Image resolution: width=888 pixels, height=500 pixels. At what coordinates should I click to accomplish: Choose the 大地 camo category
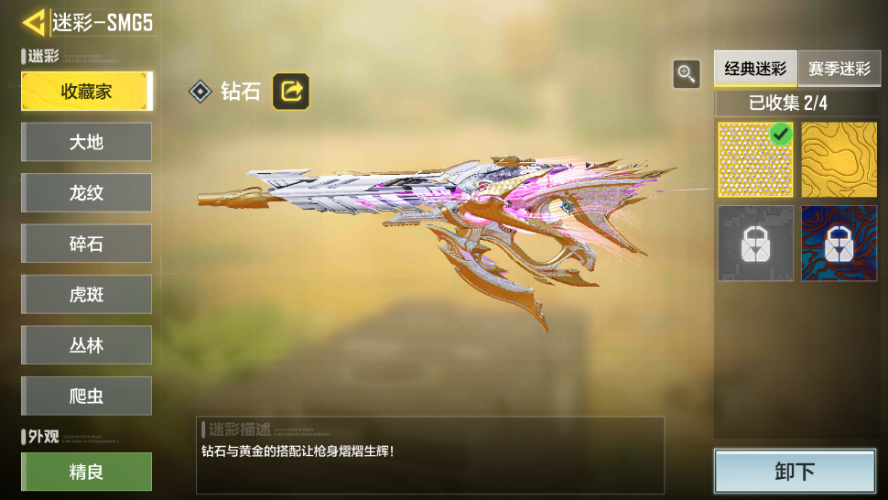(x=86, y=142)
